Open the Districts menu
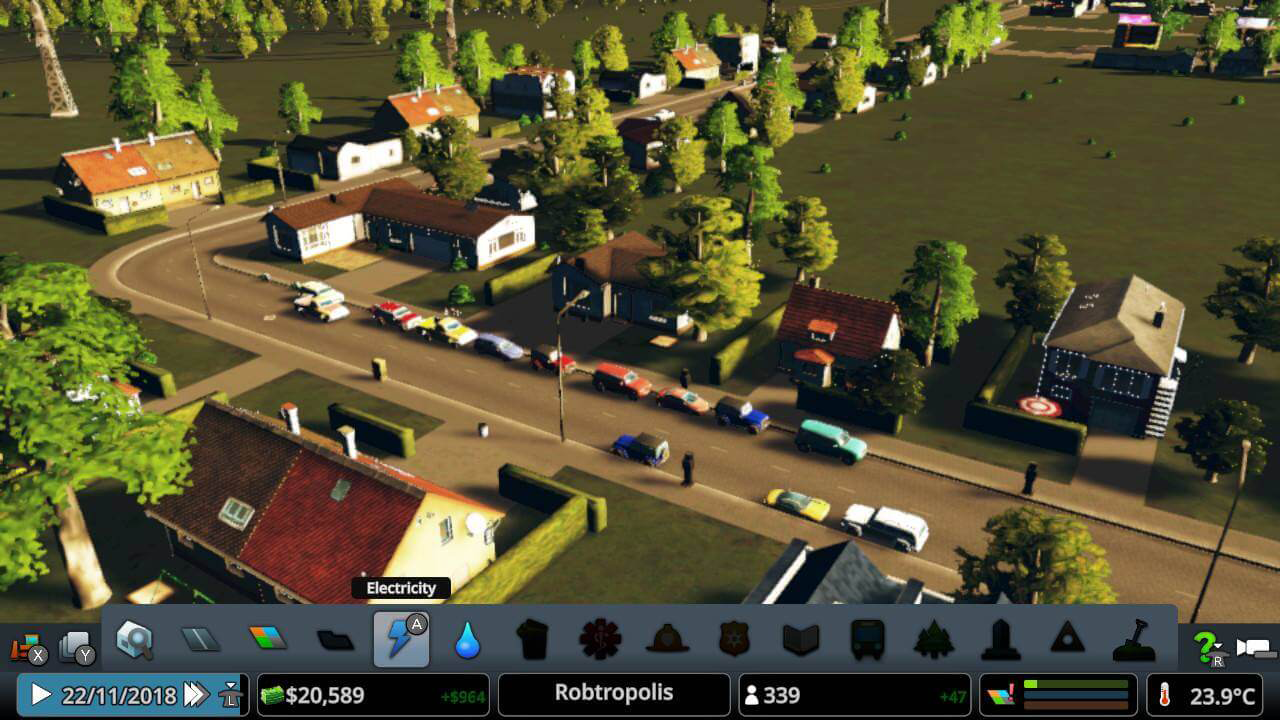1280x720 pixels. (x=333, y=640)
